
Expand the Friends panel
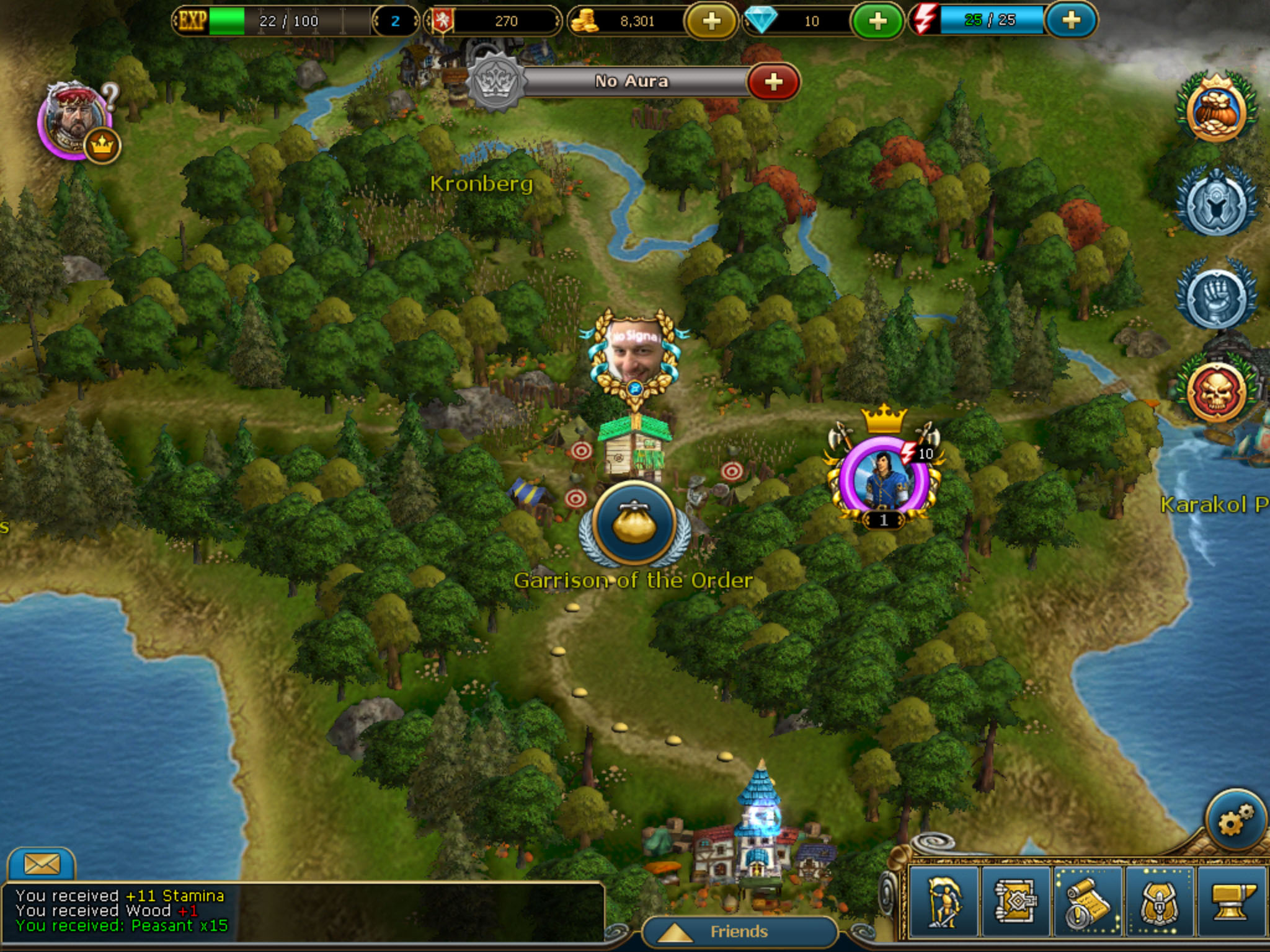coord(738,932)
